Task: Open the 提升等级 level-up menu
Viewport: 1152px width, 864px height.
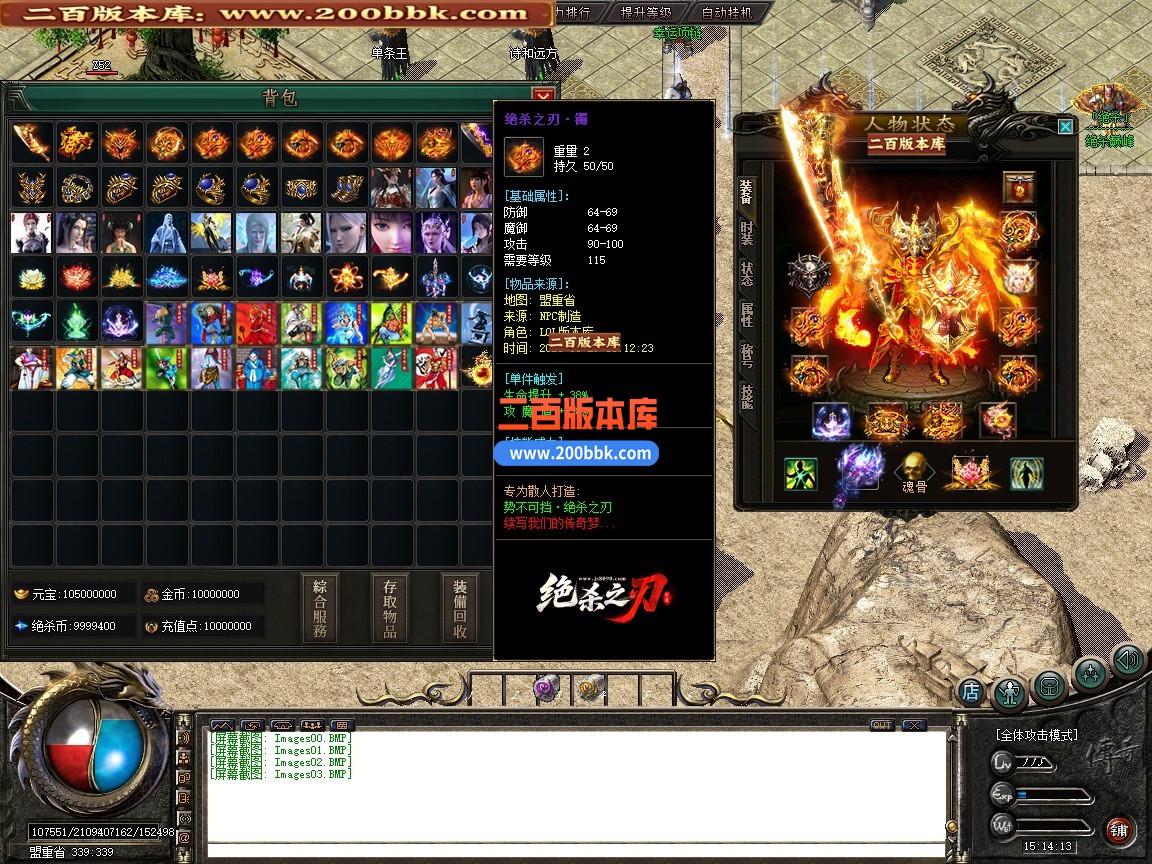Action: pyautogui.click(x=646, y=13)
